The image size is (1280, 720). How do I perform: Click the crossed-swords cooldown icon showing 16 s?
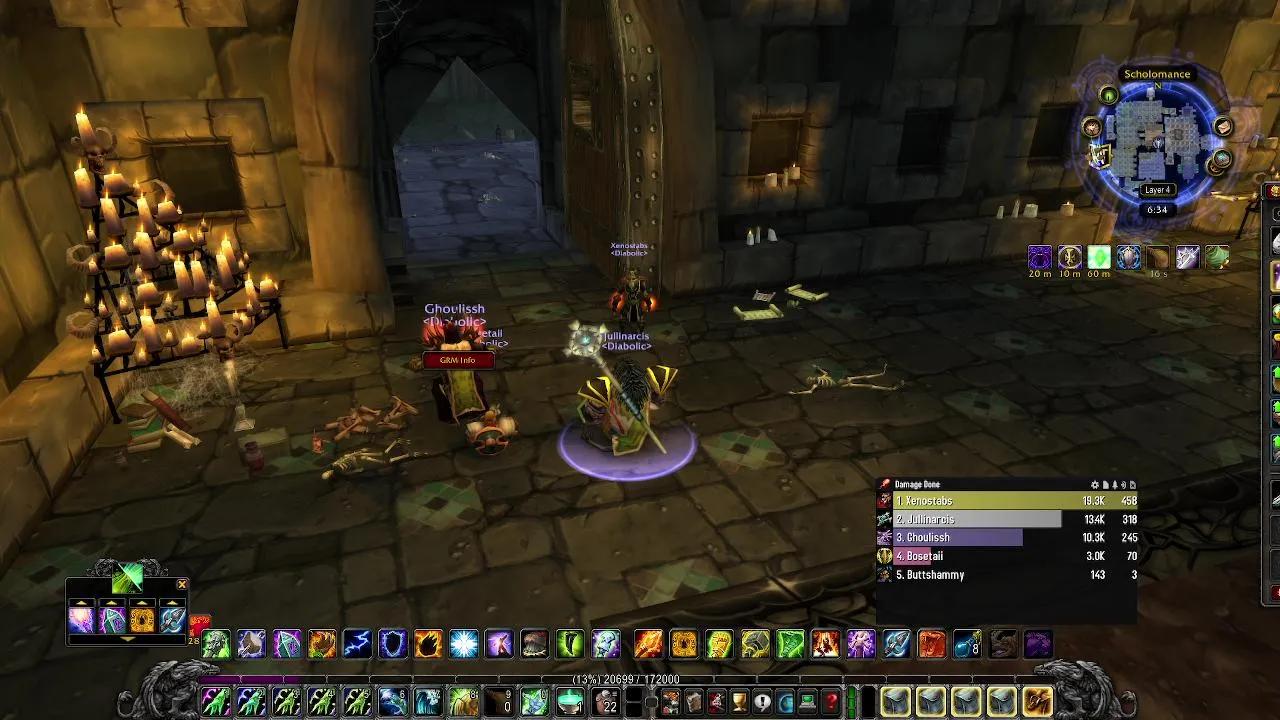click(x=1188, y=257)
